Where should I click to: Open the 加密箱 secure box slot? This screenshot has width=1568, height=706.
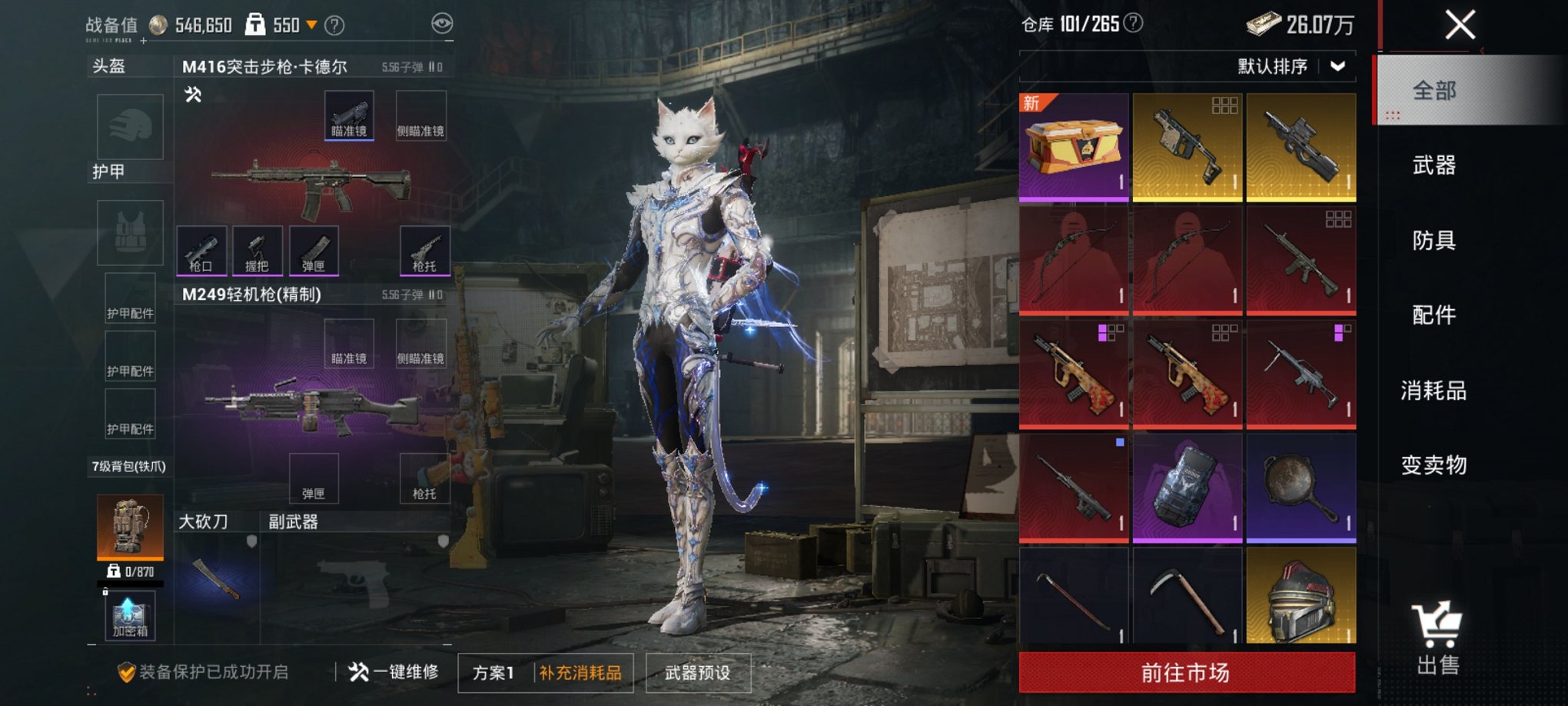130,617
